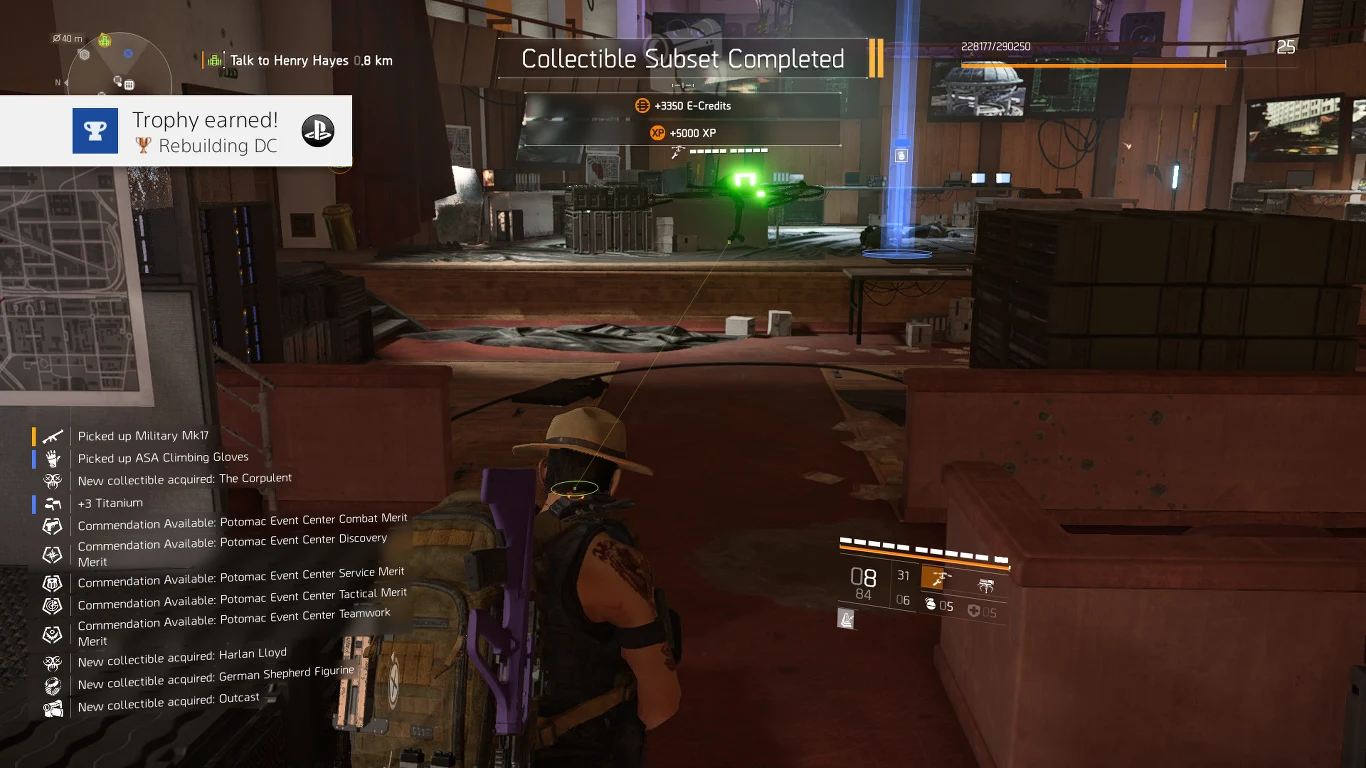Image resolution: width=1366 pixels, height=768 pixels.
Task: Click the Talk to Henry Hayes objective
Action: coord(290,60)
